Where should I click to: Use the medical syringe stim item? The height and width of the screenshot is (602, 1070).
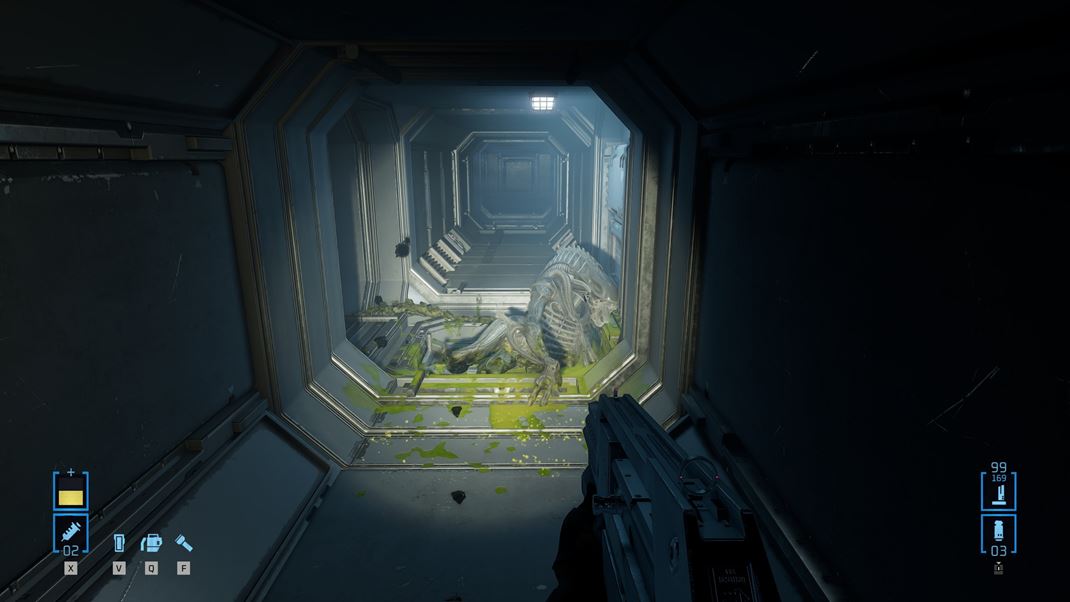[70, 530]
